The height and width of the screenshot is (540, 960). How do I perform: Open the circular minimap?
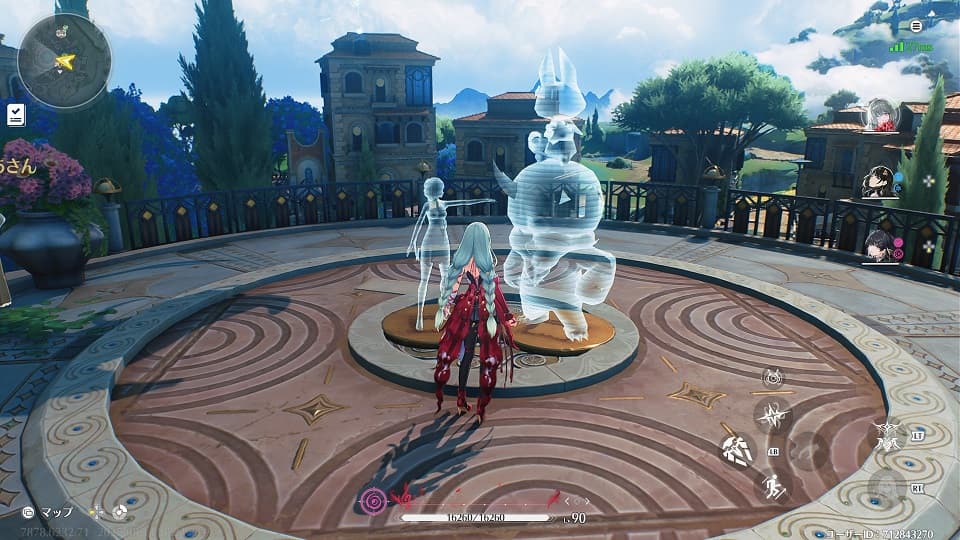64,61
